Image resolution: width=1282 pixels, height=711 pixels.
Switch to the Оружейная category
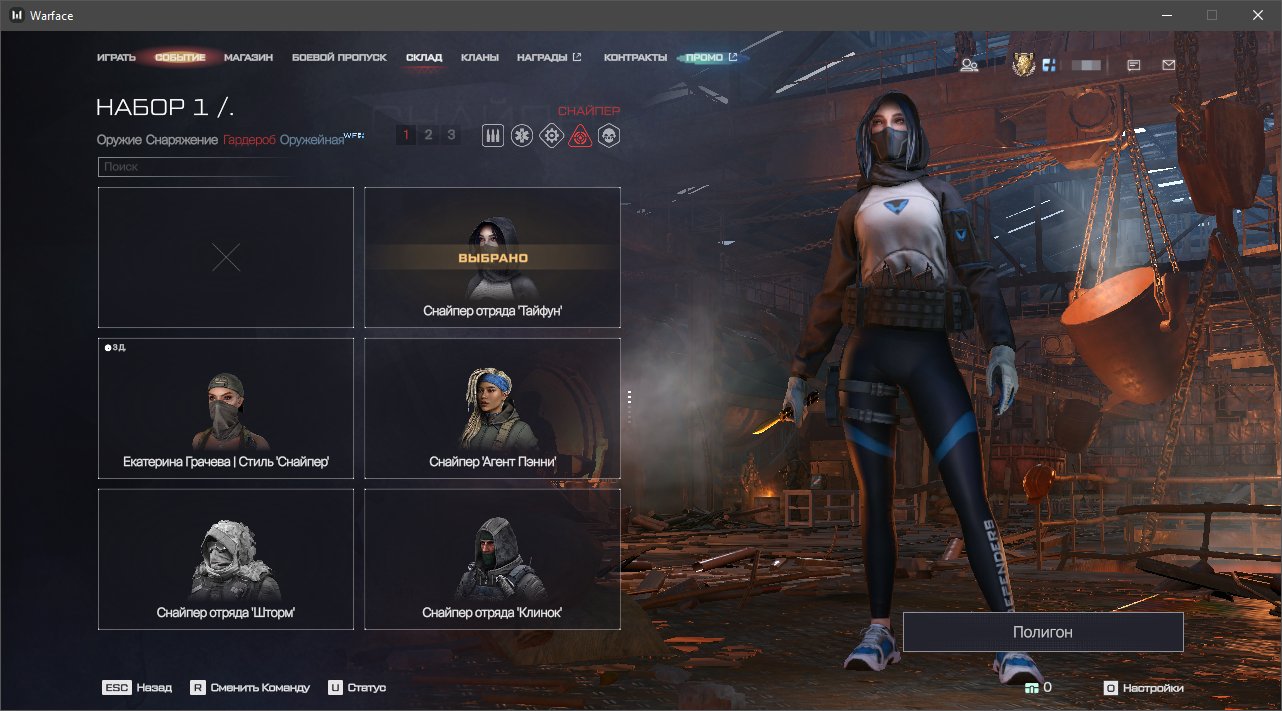pyautogui.click(x=312, y=140)
